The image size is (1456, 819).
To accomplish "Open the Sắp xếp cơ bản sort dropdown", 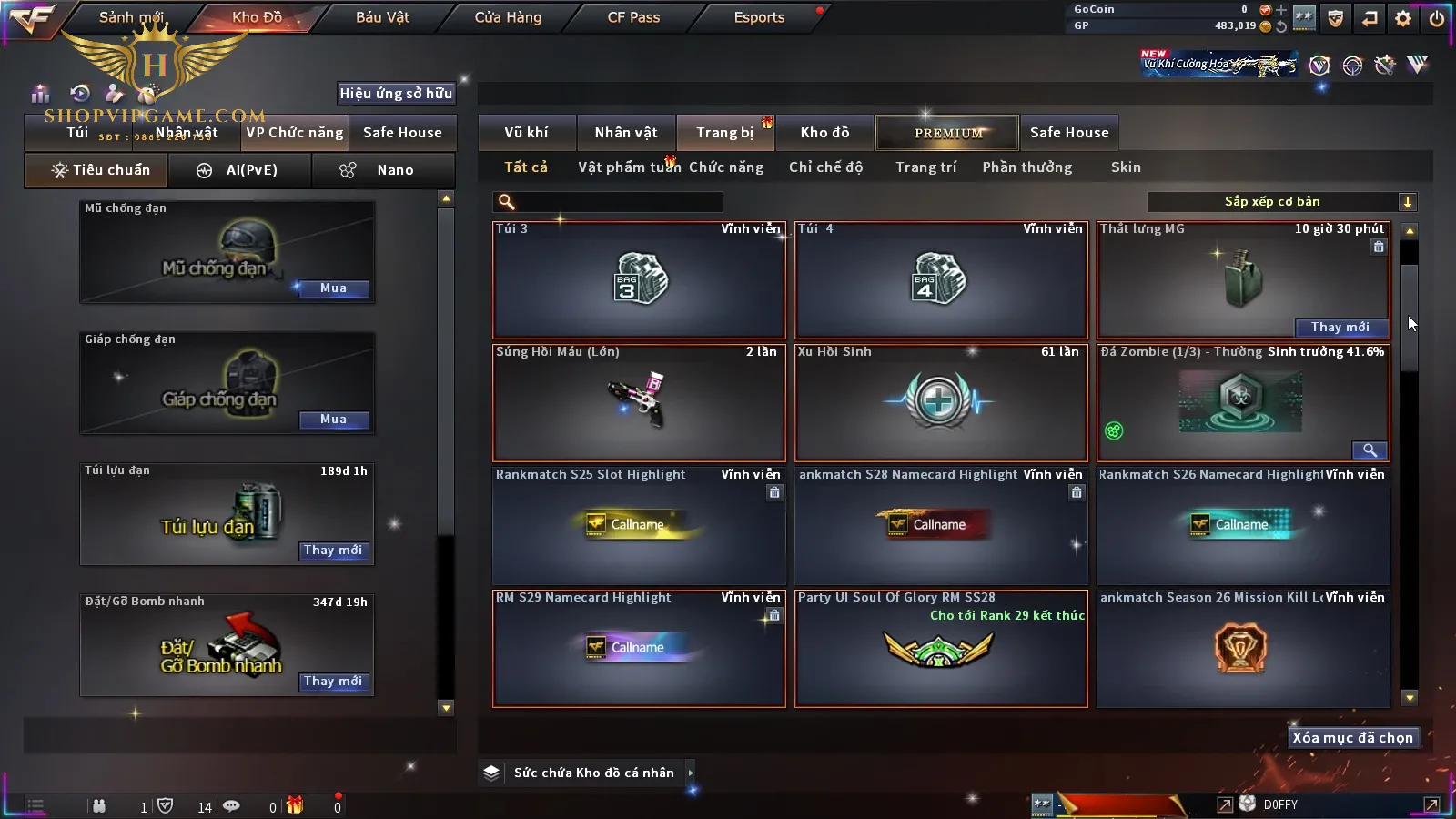I will pyautogui.click(x=1281, y=202).
